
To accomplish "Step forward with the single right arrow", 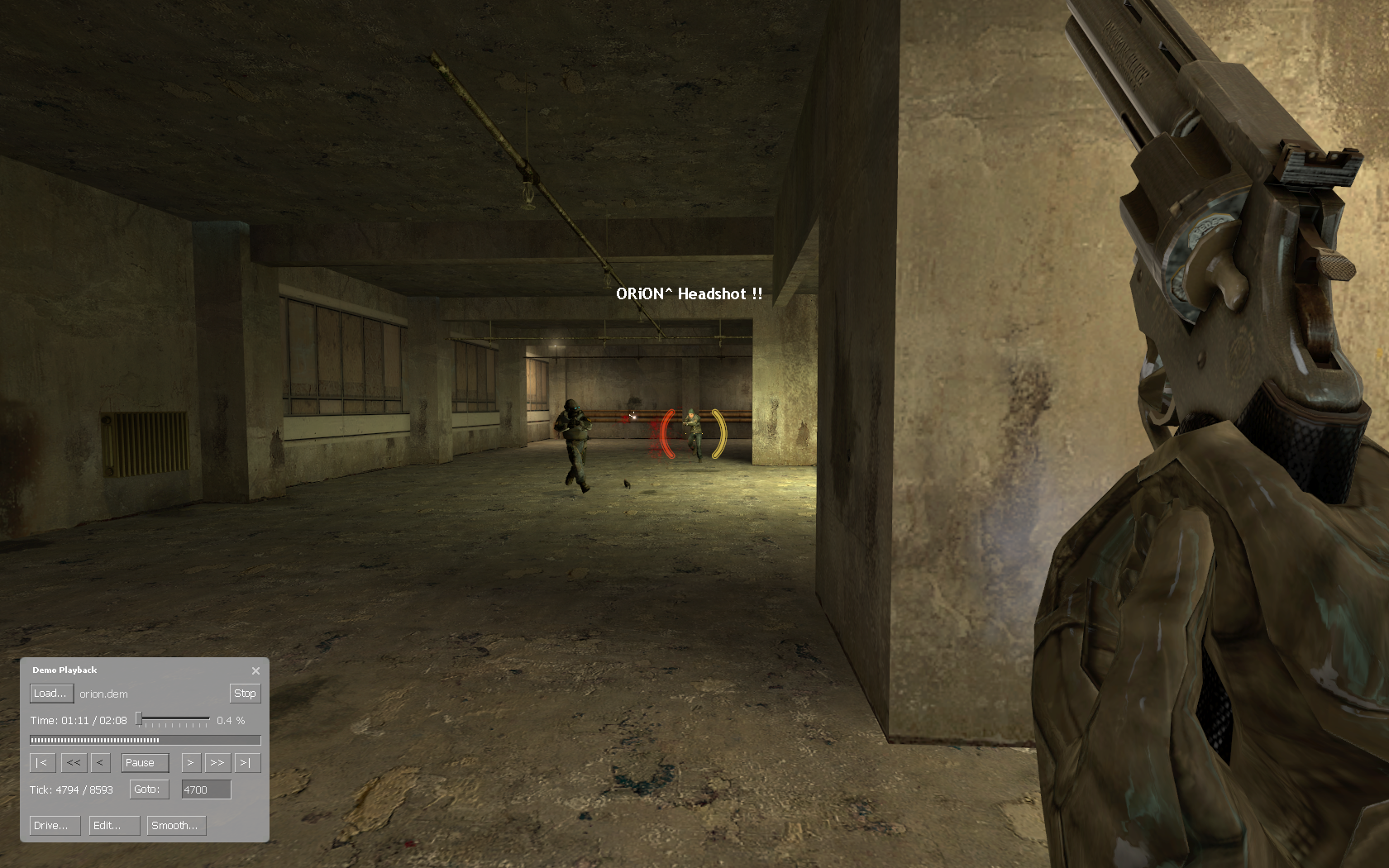I will pyautogui.click(x=190, y=763).
